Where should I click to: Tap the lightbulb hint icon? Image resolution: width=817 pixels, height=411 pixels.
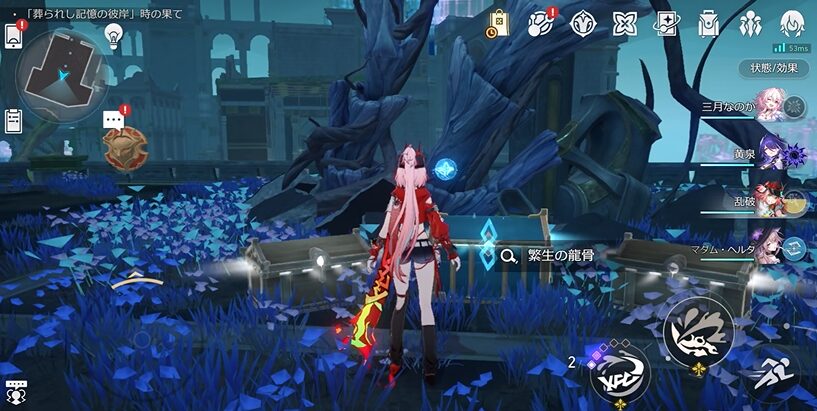(113, 36)
